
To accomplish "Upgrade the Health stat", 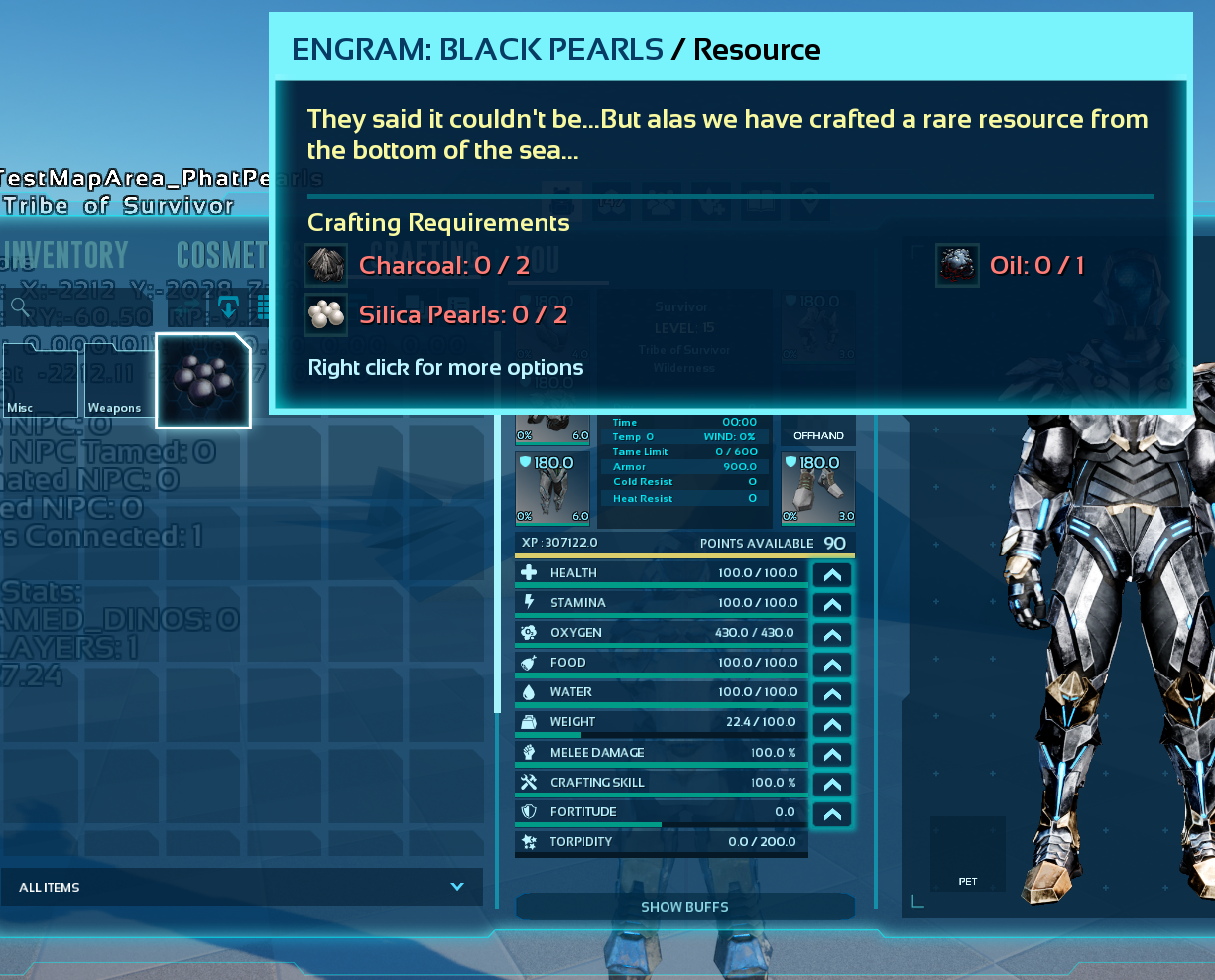I will coord(832,574).
